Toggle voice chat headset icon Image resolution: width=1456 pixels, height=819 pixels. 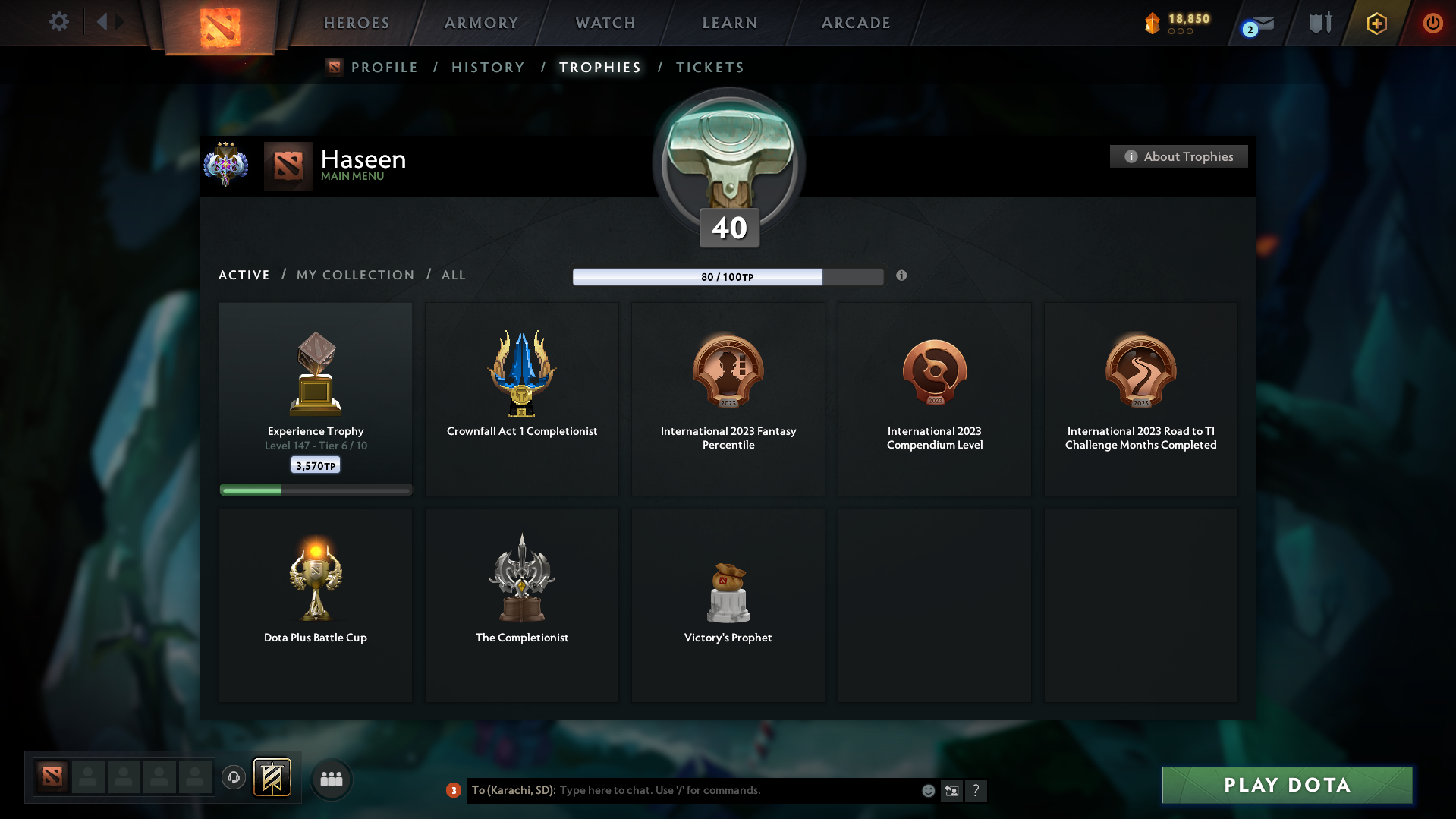pyautogui.click(x=233, y=778)
